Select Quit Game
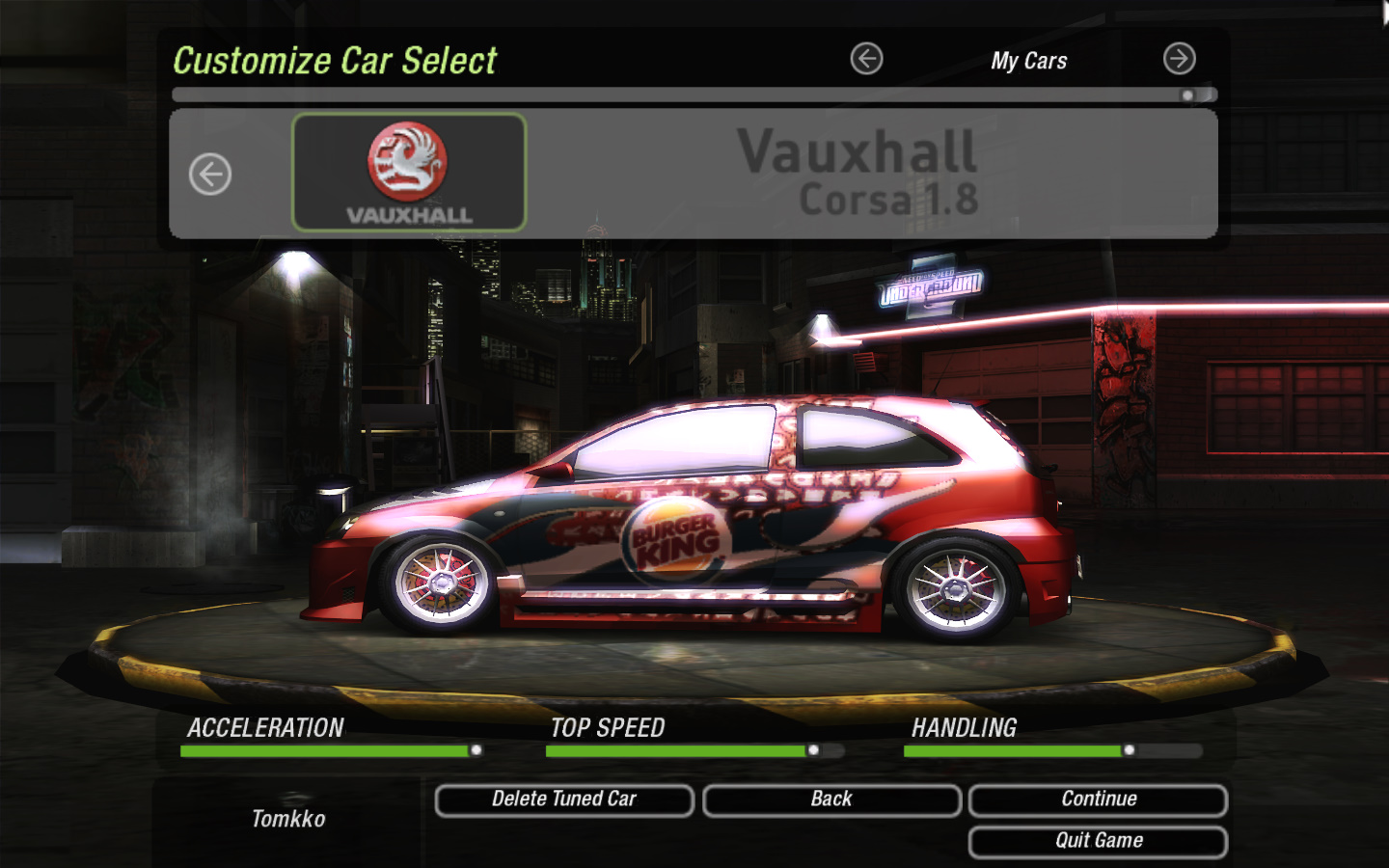 pyautogui.click(x=1098, y=841)
